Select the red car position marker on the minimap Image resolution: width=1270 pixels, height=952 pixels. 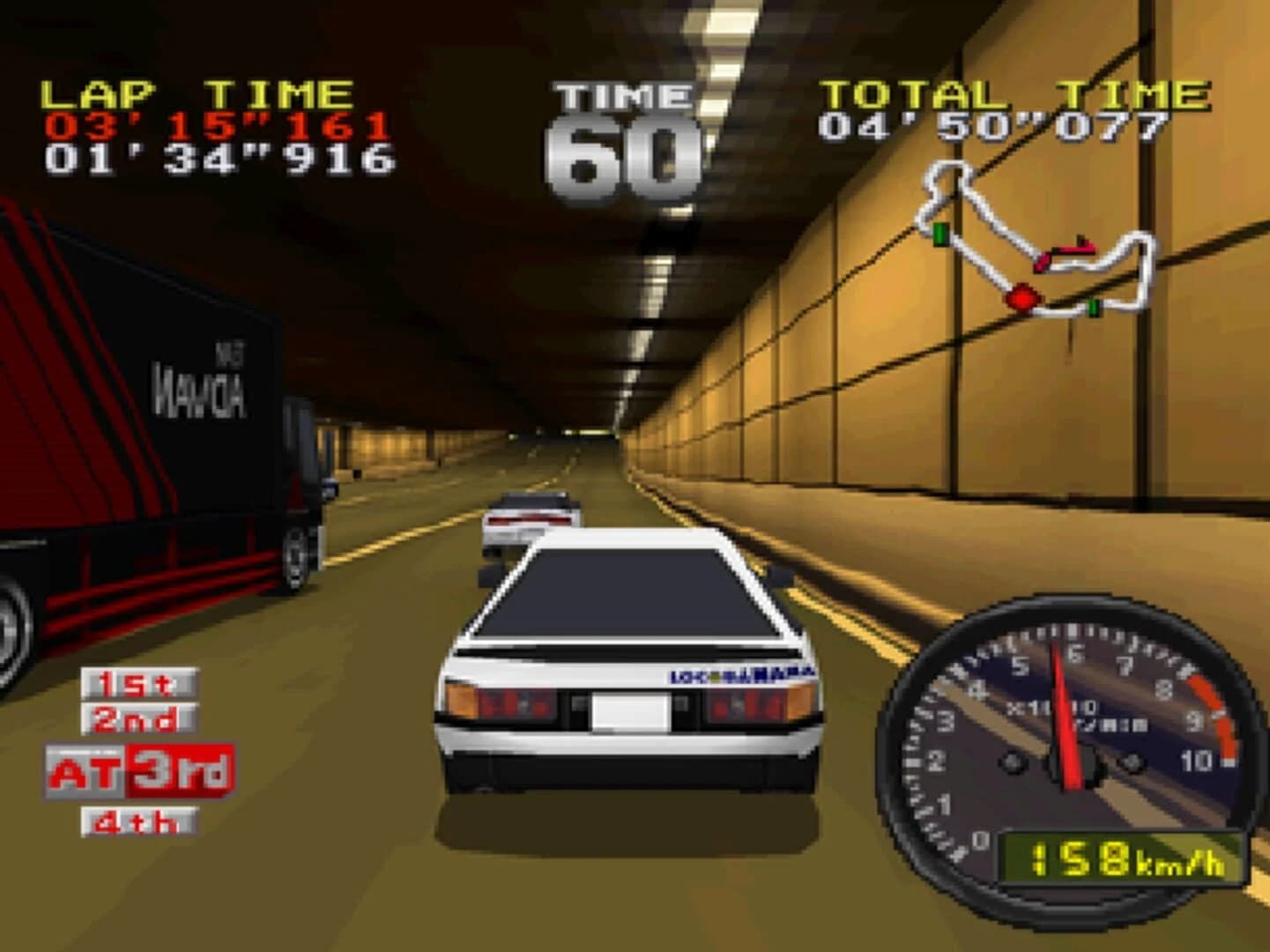tap(1022, 298)
